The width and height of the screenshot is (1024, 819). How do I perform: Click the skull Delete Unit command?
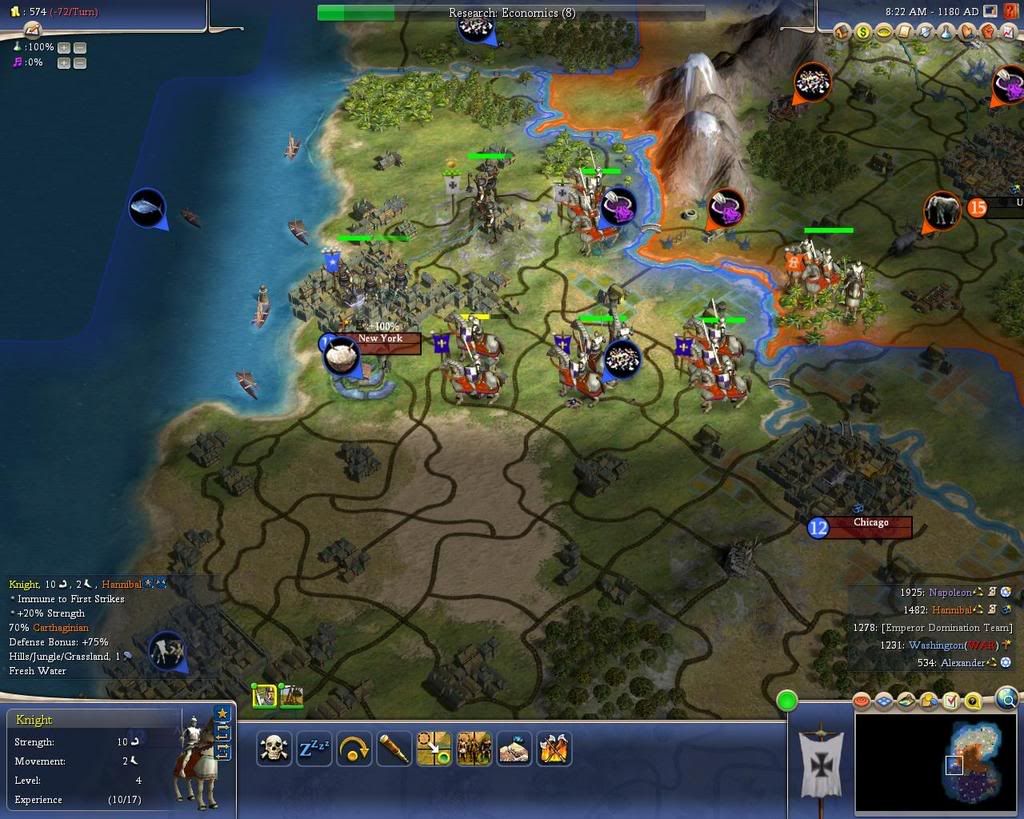[x=274, y=748]
